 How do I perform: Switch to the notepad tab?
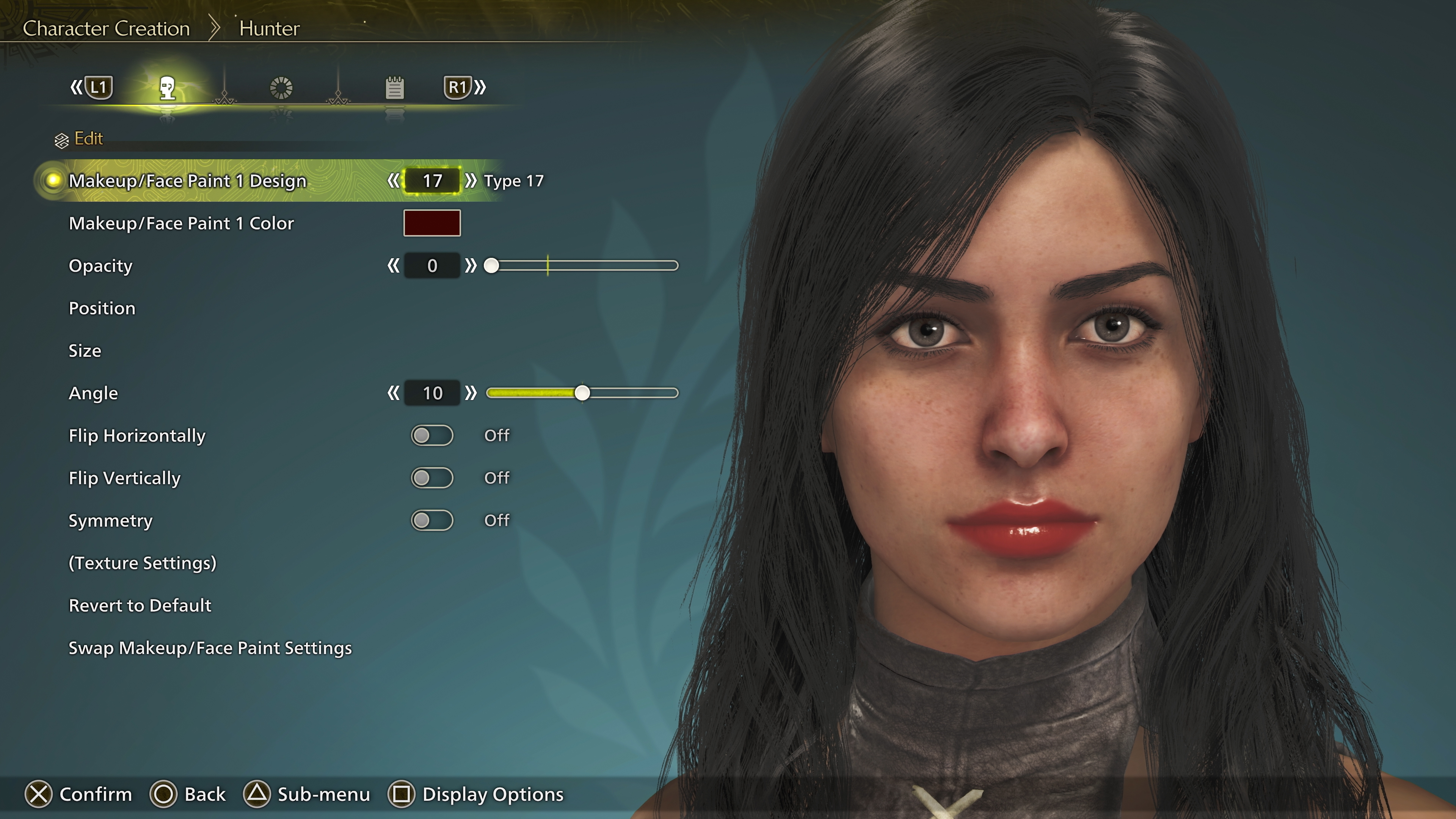coord(394,88)
